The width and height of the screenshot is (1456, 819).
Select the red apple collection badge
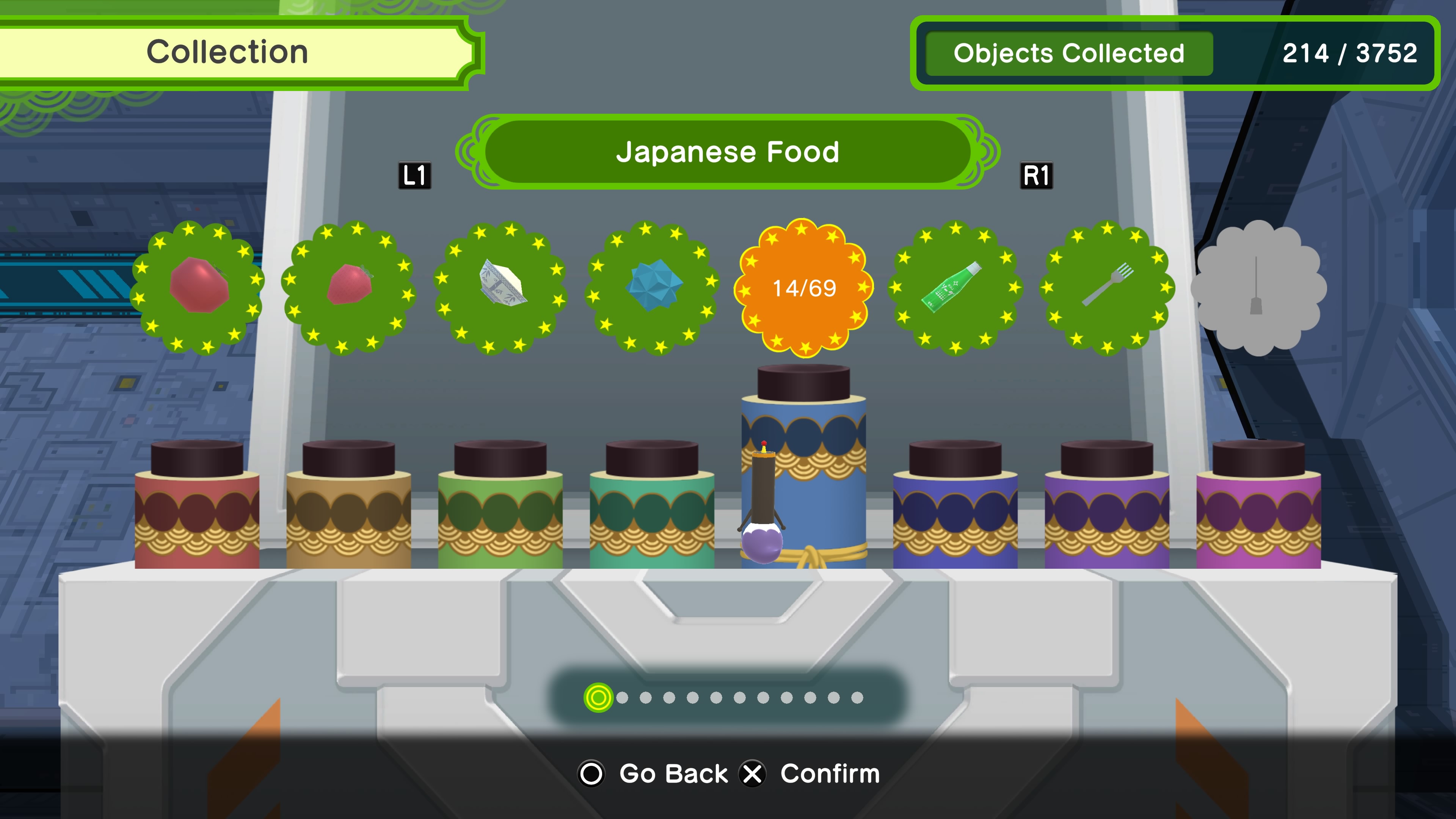[198, 287]
